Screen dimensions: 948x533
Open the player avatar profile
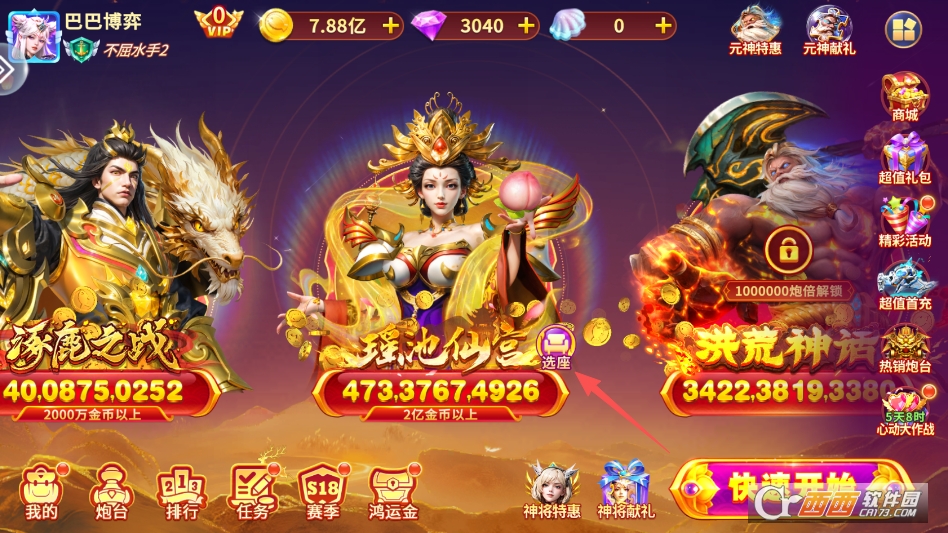pyautogui.click(x=32, y=36)
